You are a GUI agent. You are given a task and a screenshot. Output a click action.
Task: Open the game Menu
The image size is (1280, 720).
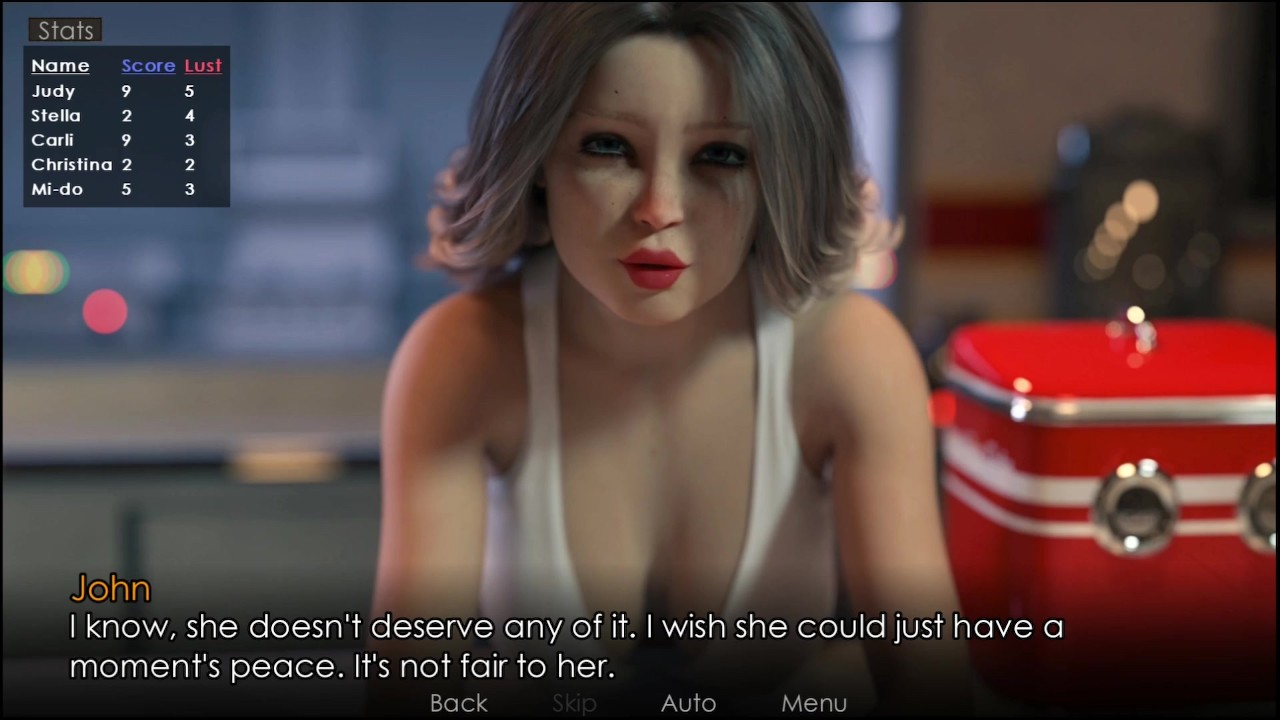(x=813, y=703)
